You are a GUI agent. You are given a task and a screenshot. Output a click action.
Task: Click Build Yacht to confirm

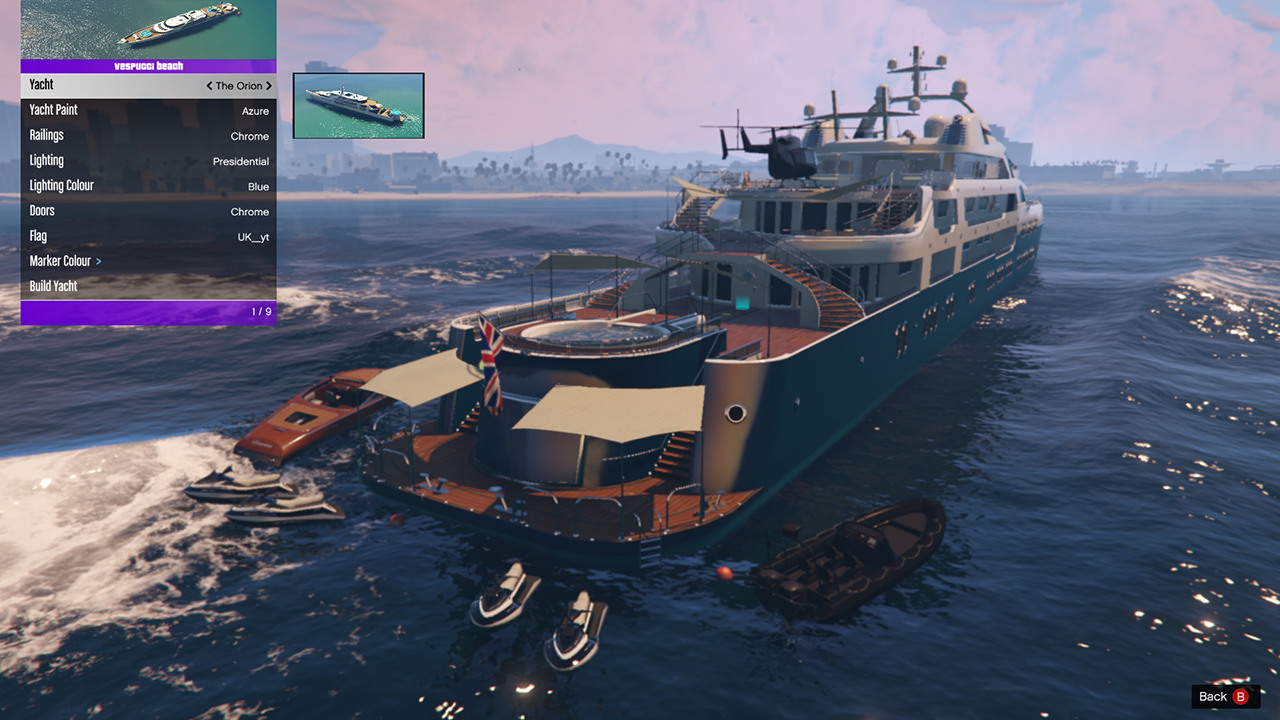pyautogui.click(x=148, y=286)
